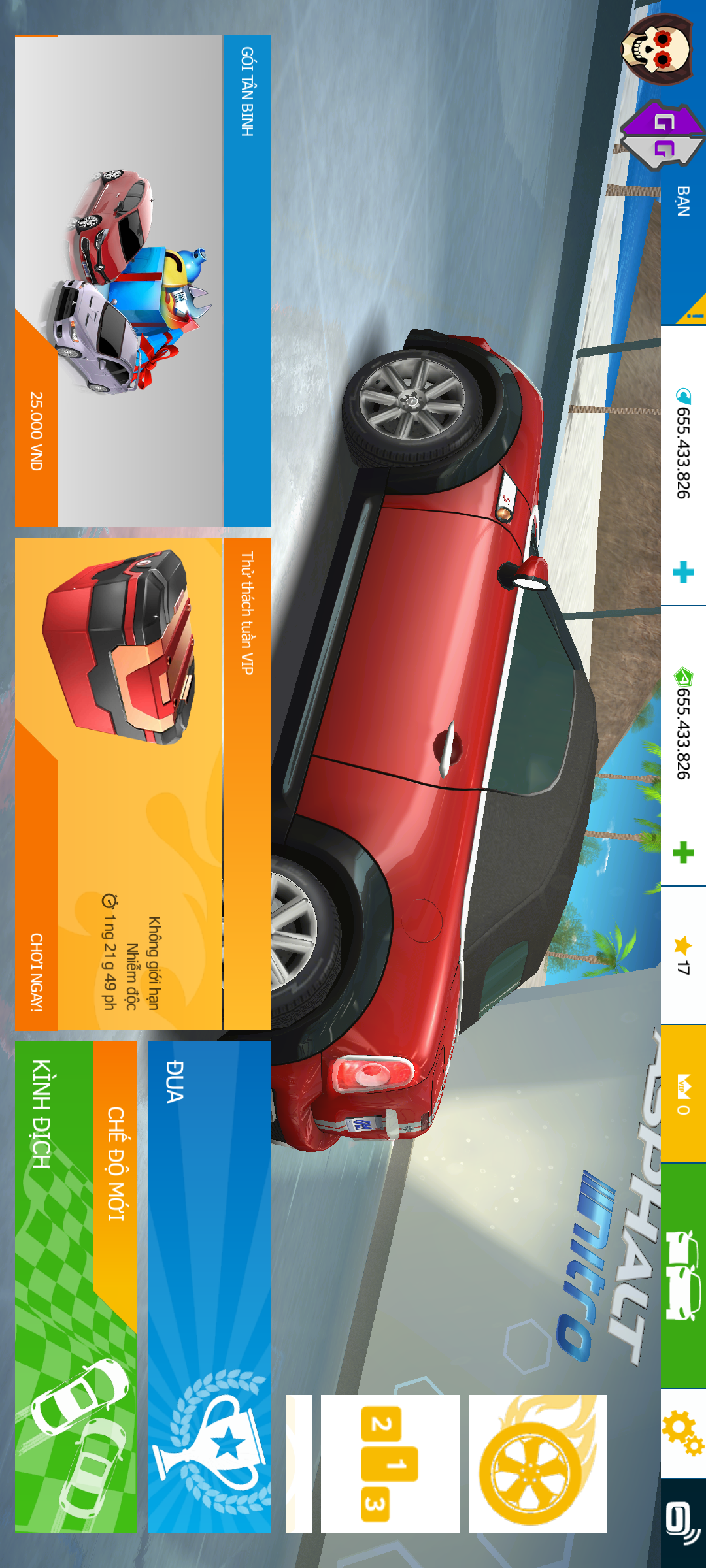Open settings via the gear icon

point(683,1433)
